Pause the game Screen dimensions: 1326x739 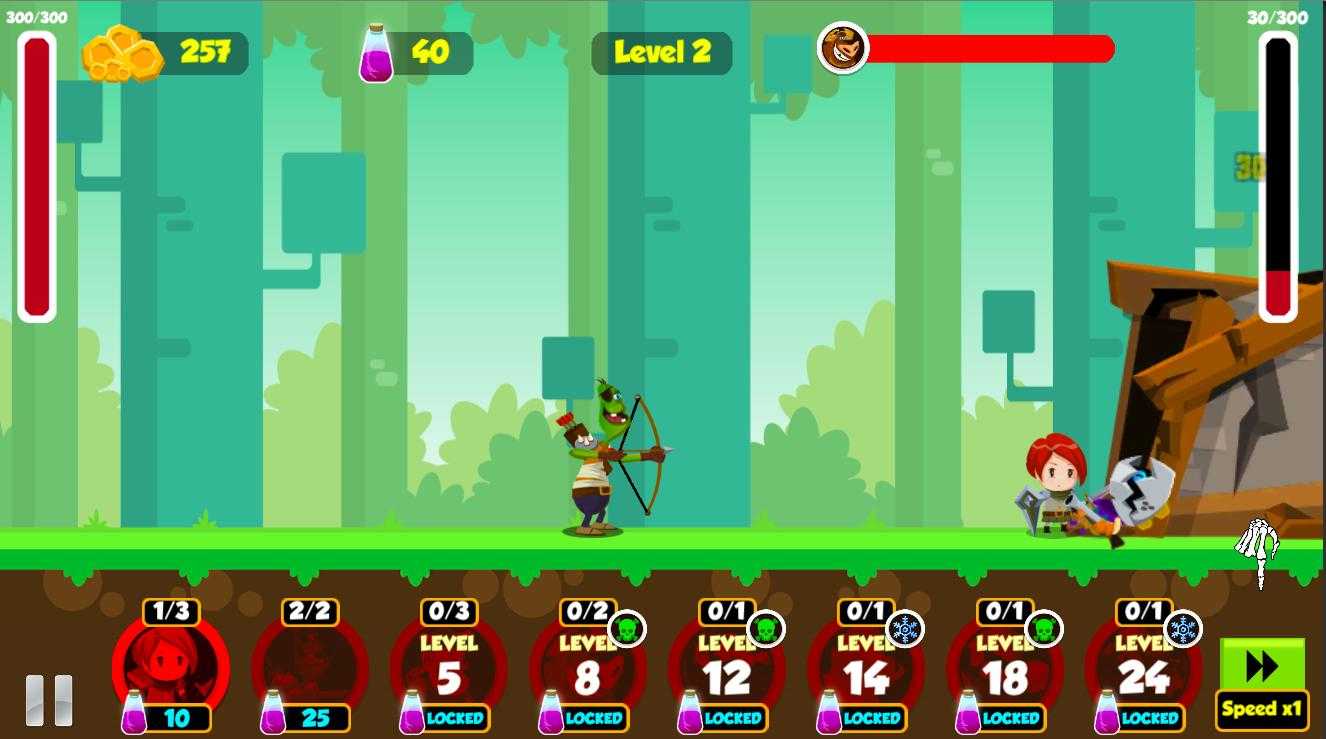(x=49, y=699)
